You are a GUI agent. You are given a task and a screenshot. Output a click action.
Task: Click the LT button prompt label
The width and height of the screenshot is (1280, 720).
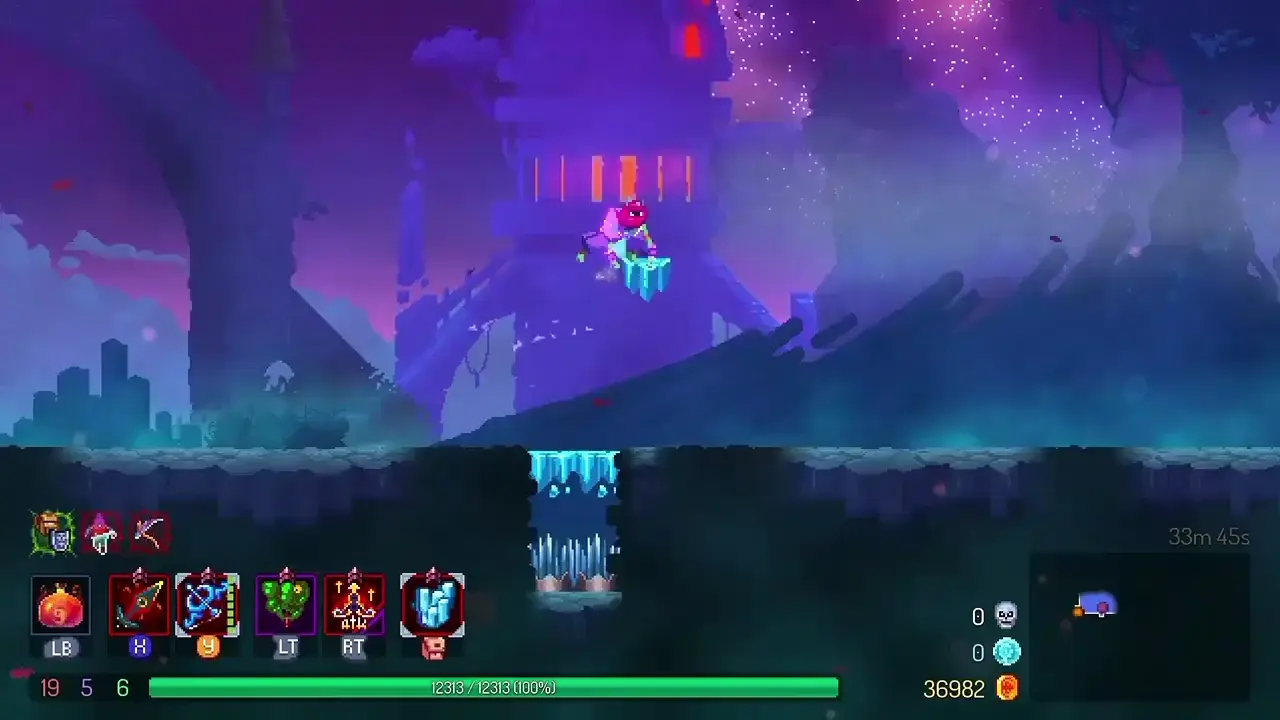pos(286,648)
